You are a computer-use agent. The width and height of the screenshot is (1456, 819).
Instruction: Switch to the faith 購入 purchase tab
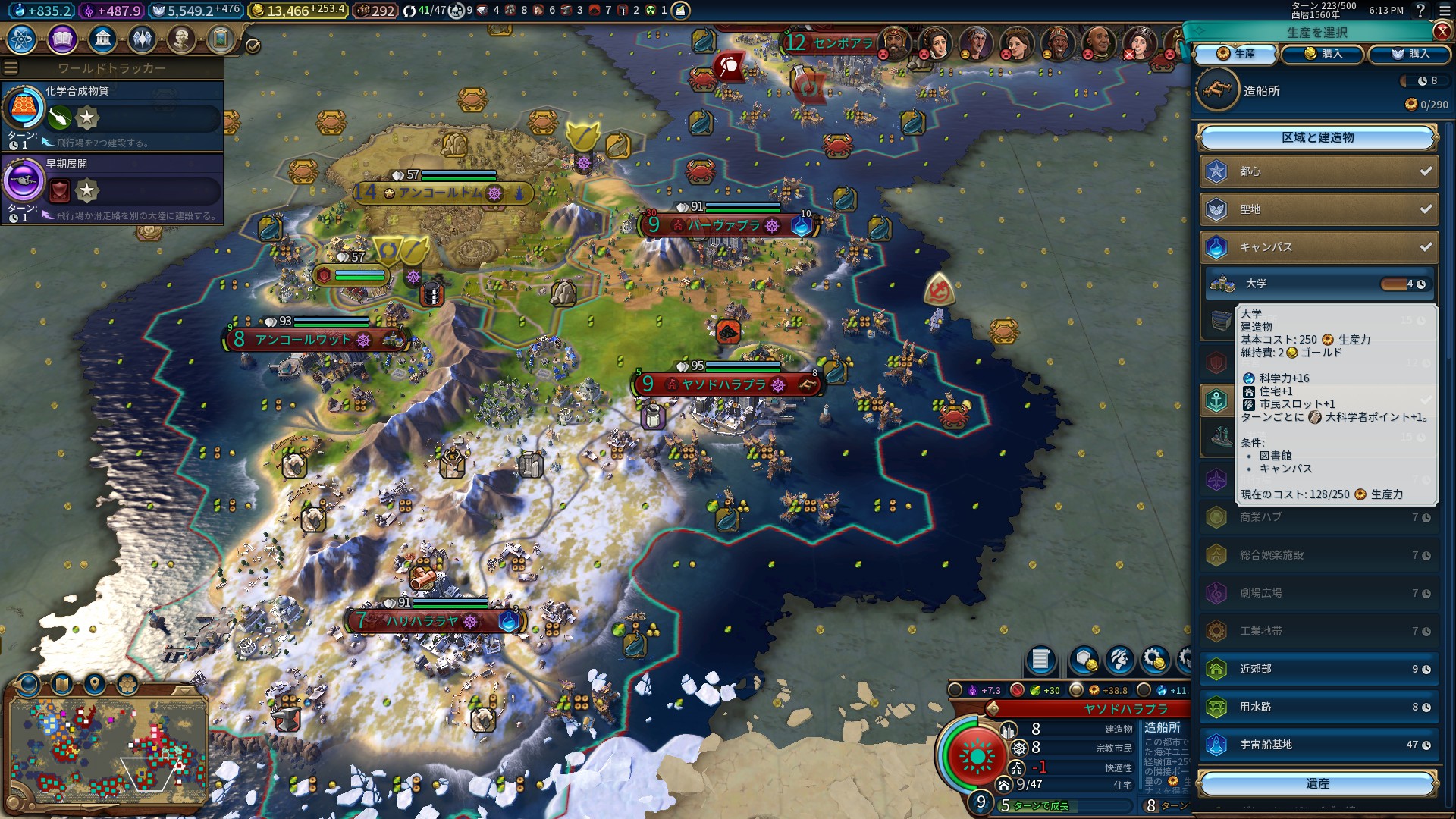pyautogui.click(x=1410, y=54)
